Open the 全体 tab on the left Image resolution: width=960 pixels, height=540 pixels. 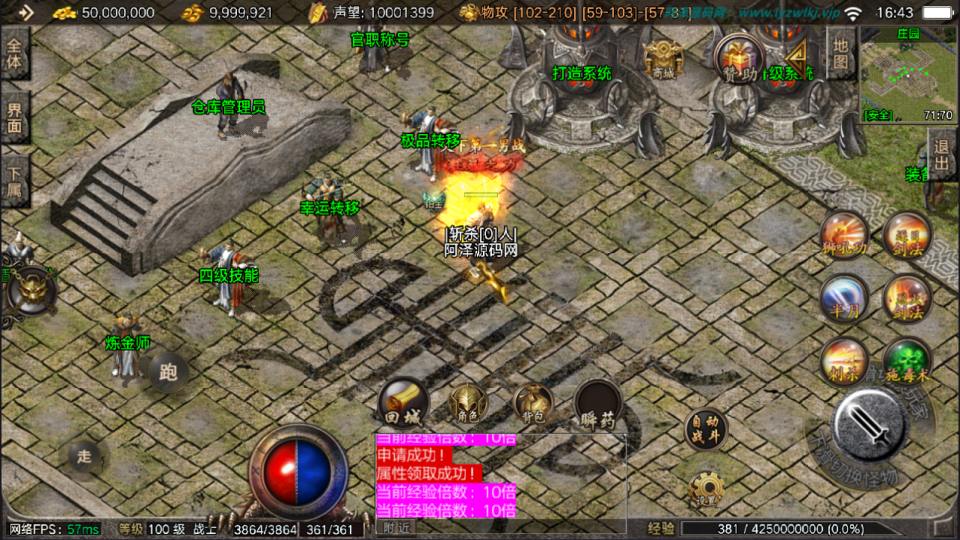(15, 53)
